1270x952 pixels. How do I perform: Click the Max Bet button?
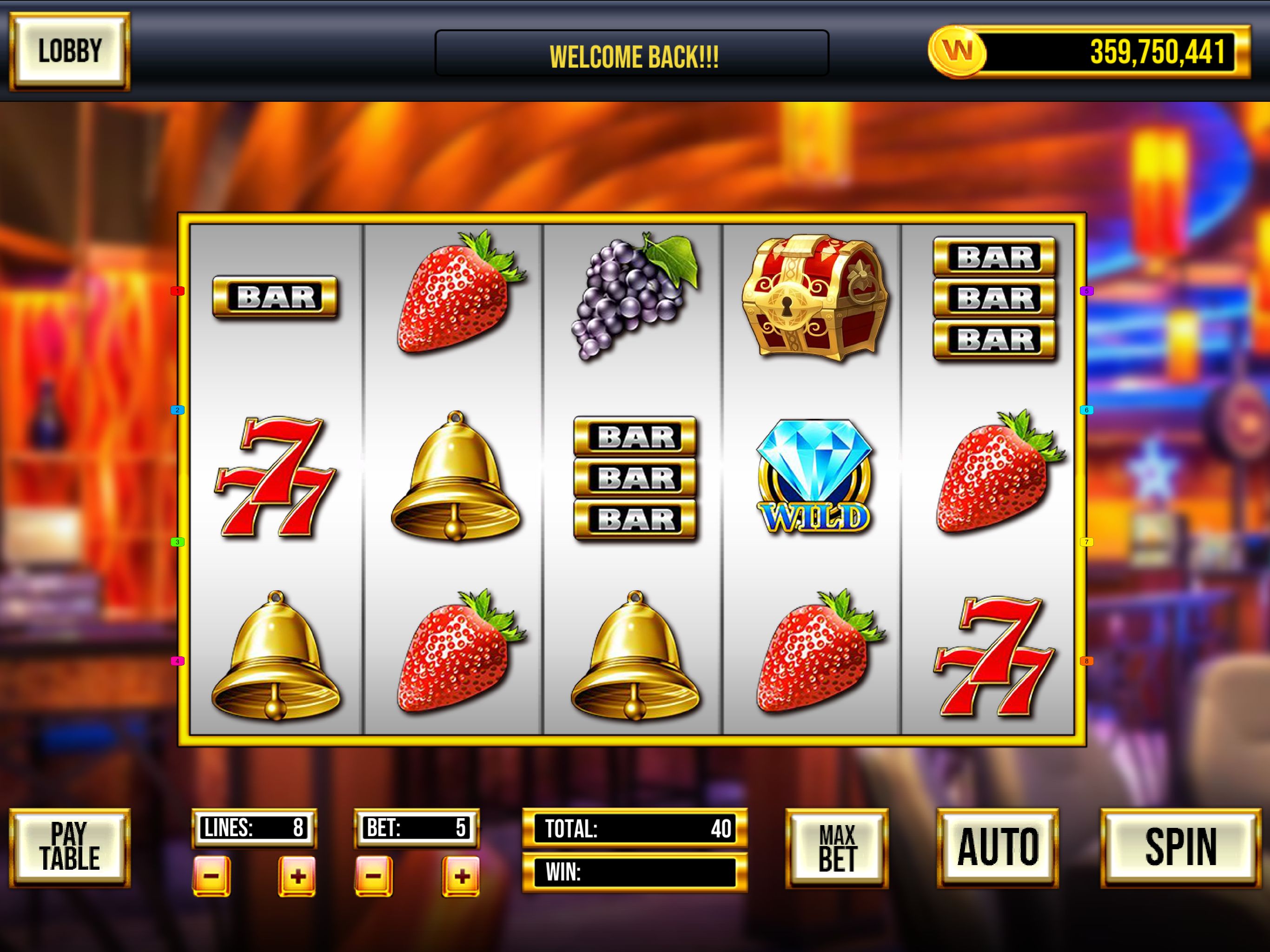pyautogui.click(x=837, y=848)
